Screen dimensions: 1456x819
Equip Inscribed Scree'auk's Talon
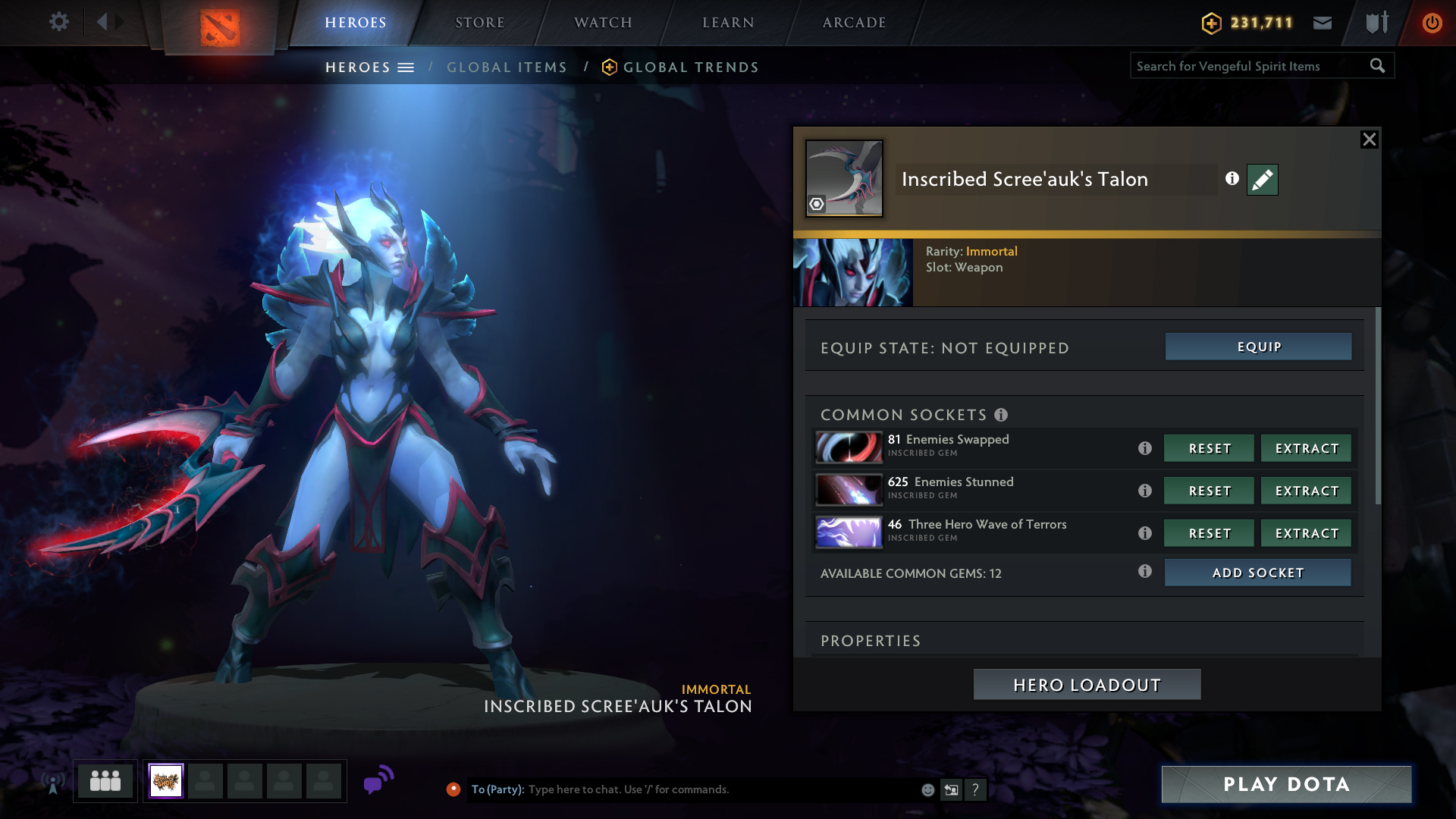(x=1258, y=347)
